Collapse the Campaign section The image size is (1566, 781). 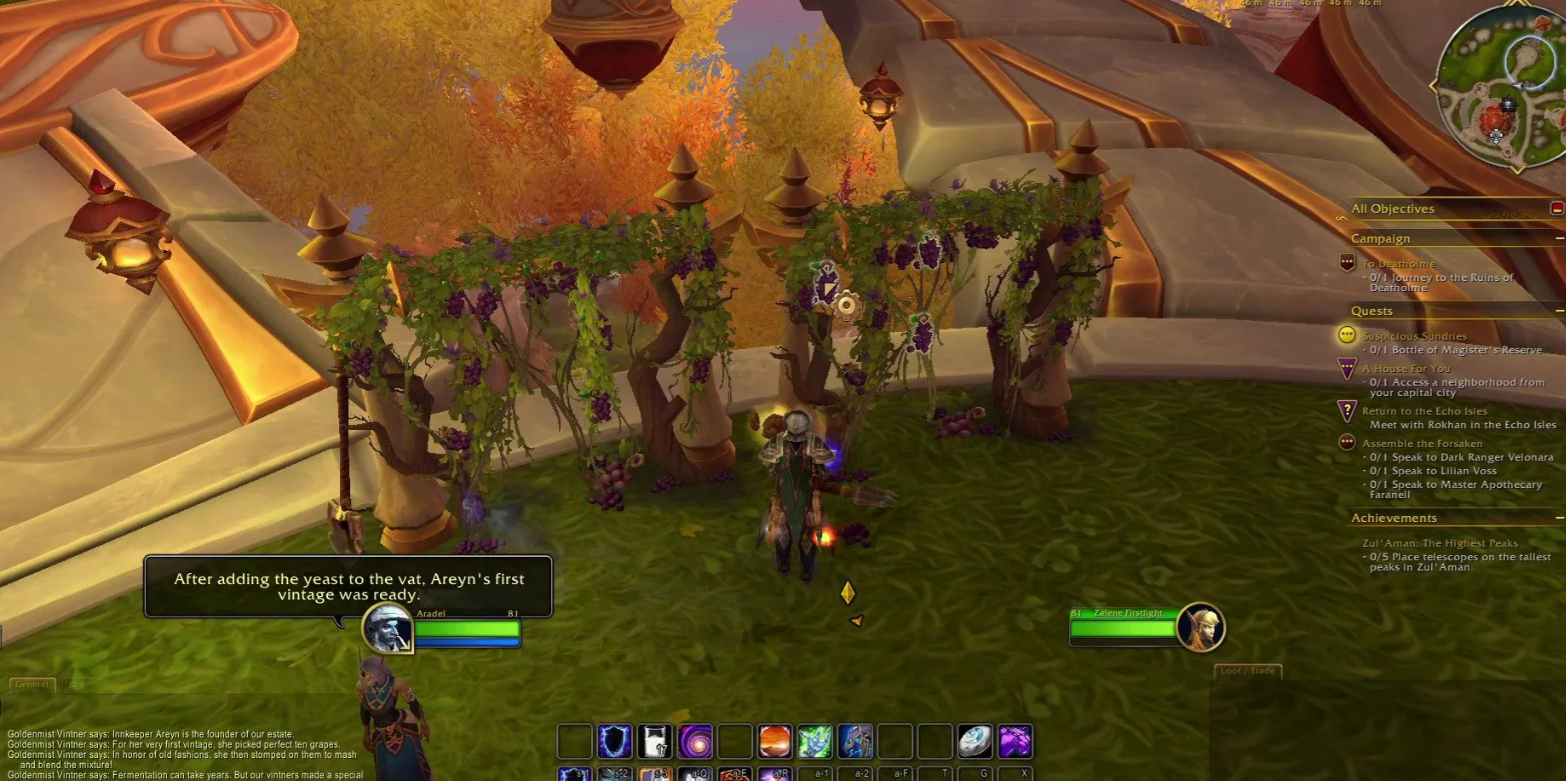point(1559,239)
